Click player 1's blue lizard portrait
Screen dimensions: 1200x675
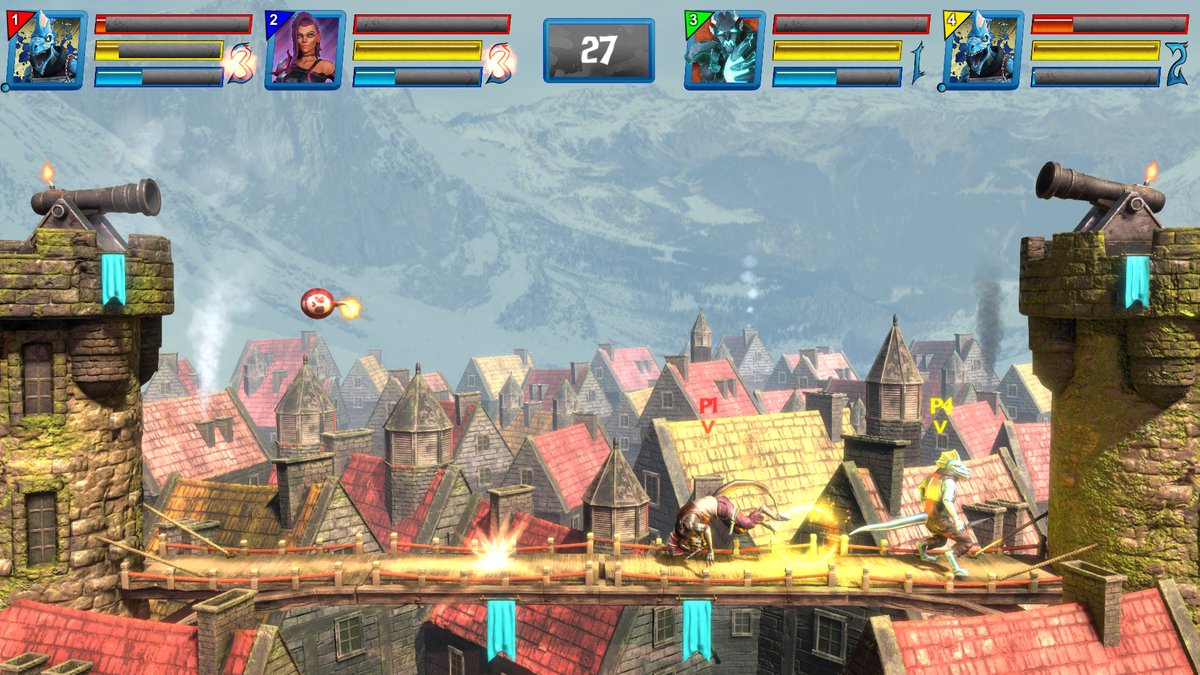(x=46, y=50)
